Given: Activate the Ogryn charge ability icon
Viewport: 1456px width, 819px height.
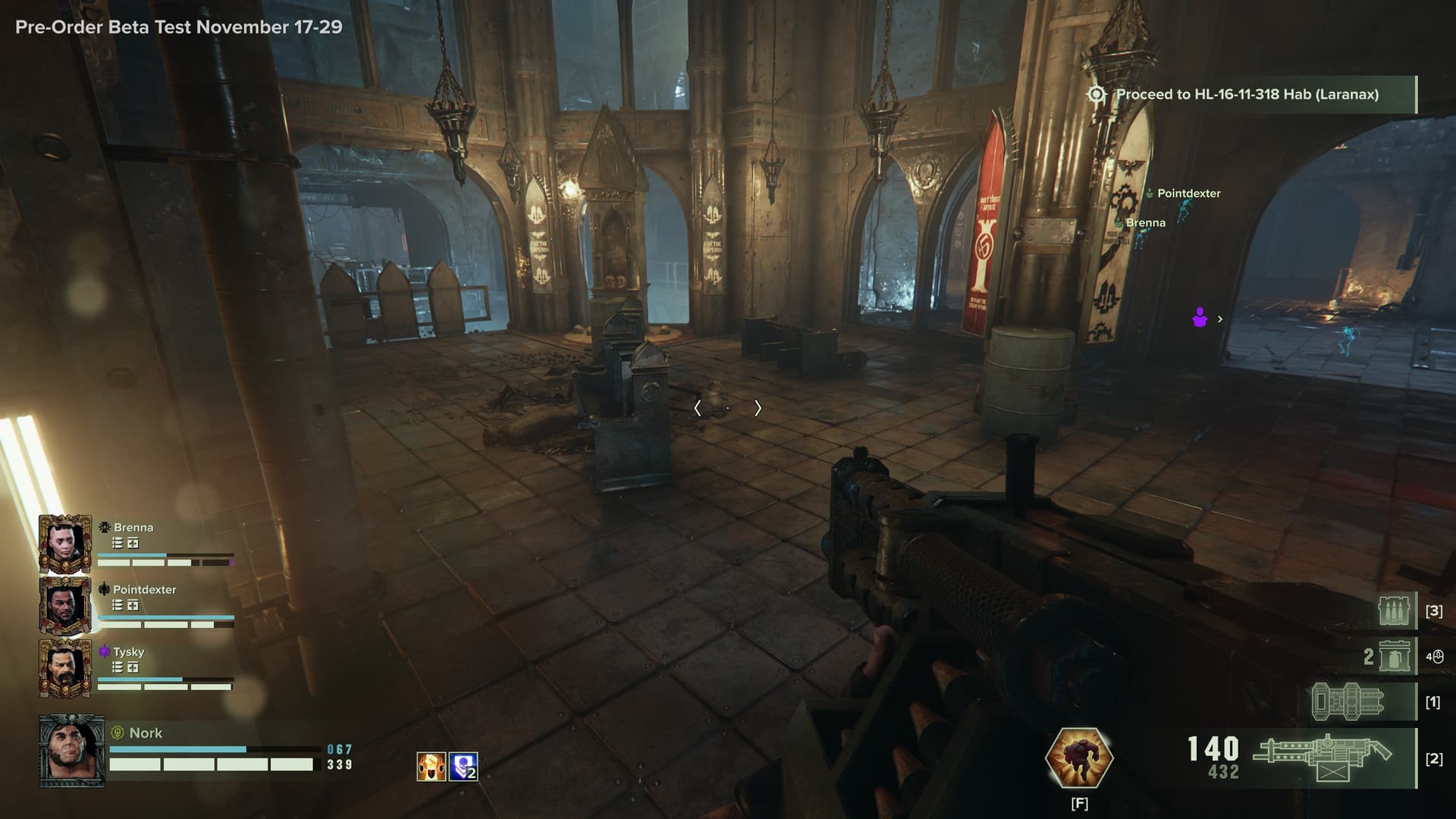Looking at the screenshot, I should 1078,757.
